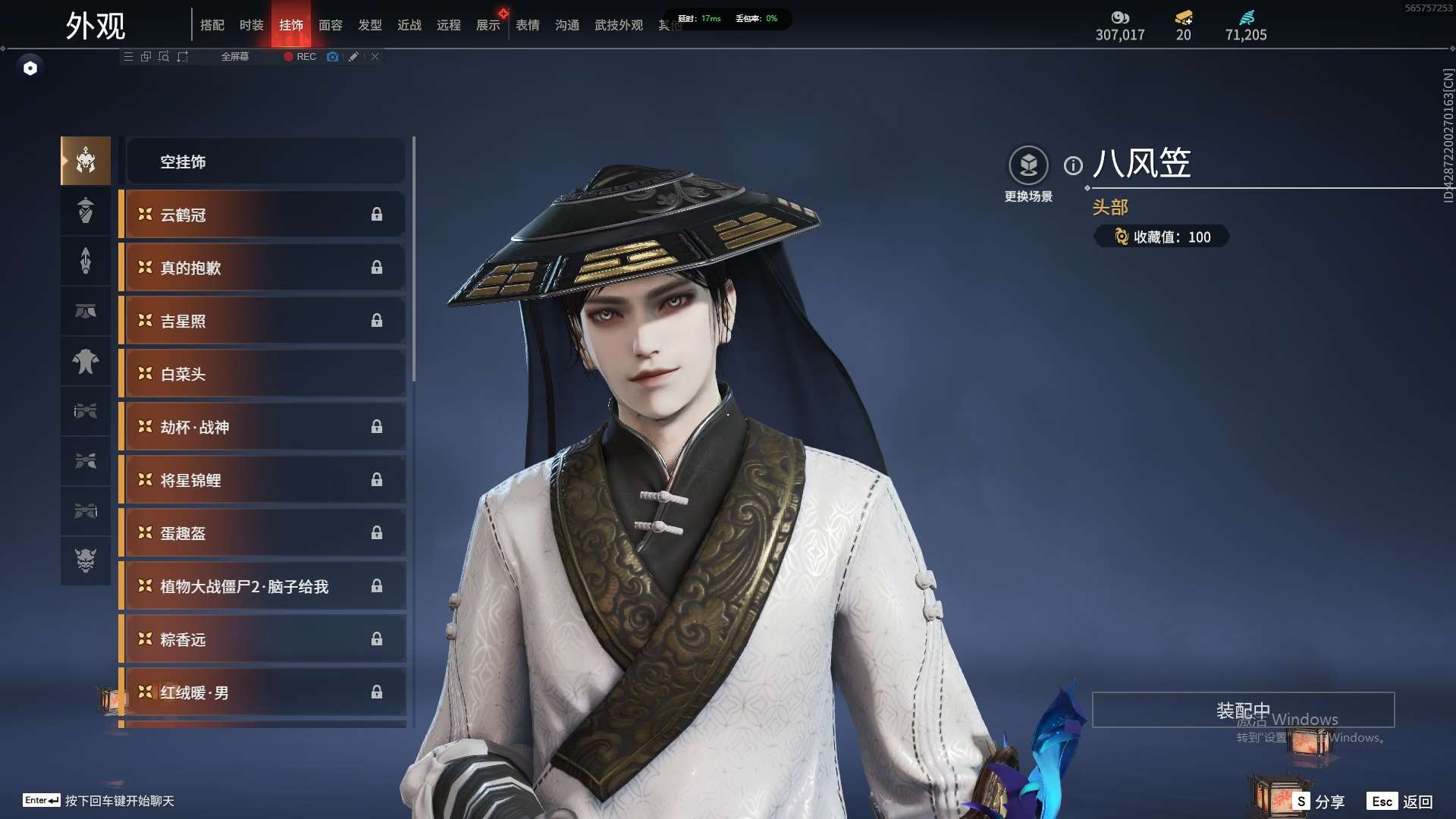This screenshot has width=1456, height=819.
Task: Show info for 八风笠
Action: (1073, 165)
